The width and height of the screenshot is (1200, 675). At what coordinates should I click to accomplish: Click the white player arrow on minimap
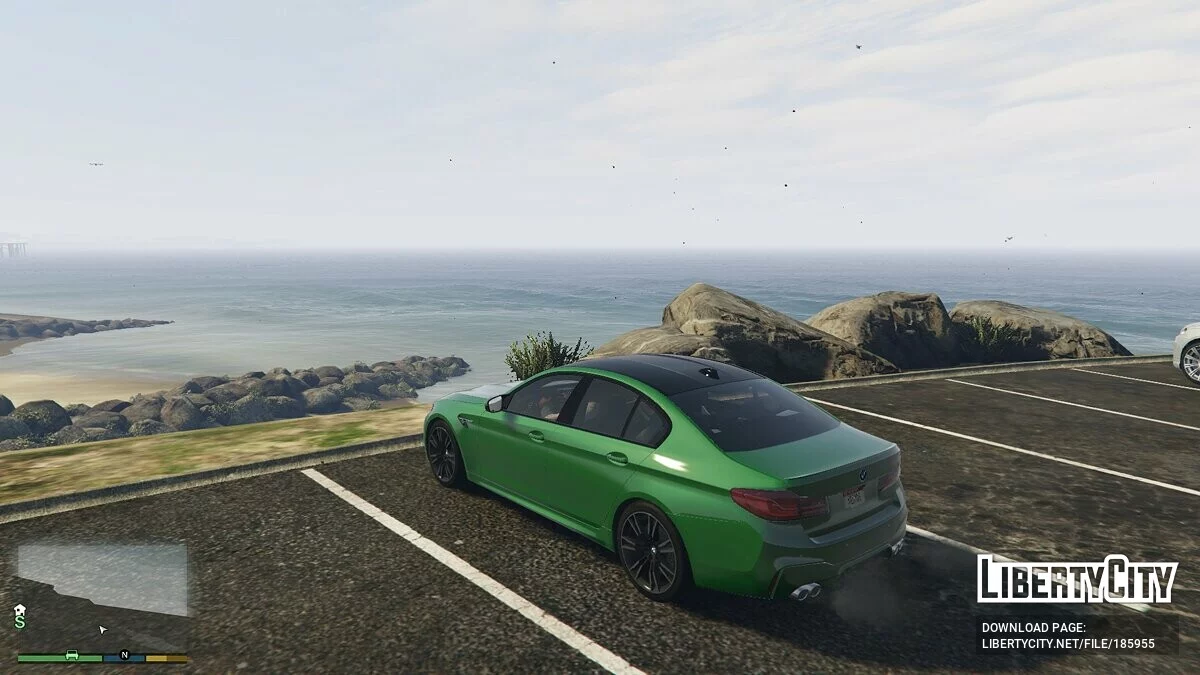tap(102, 630)
